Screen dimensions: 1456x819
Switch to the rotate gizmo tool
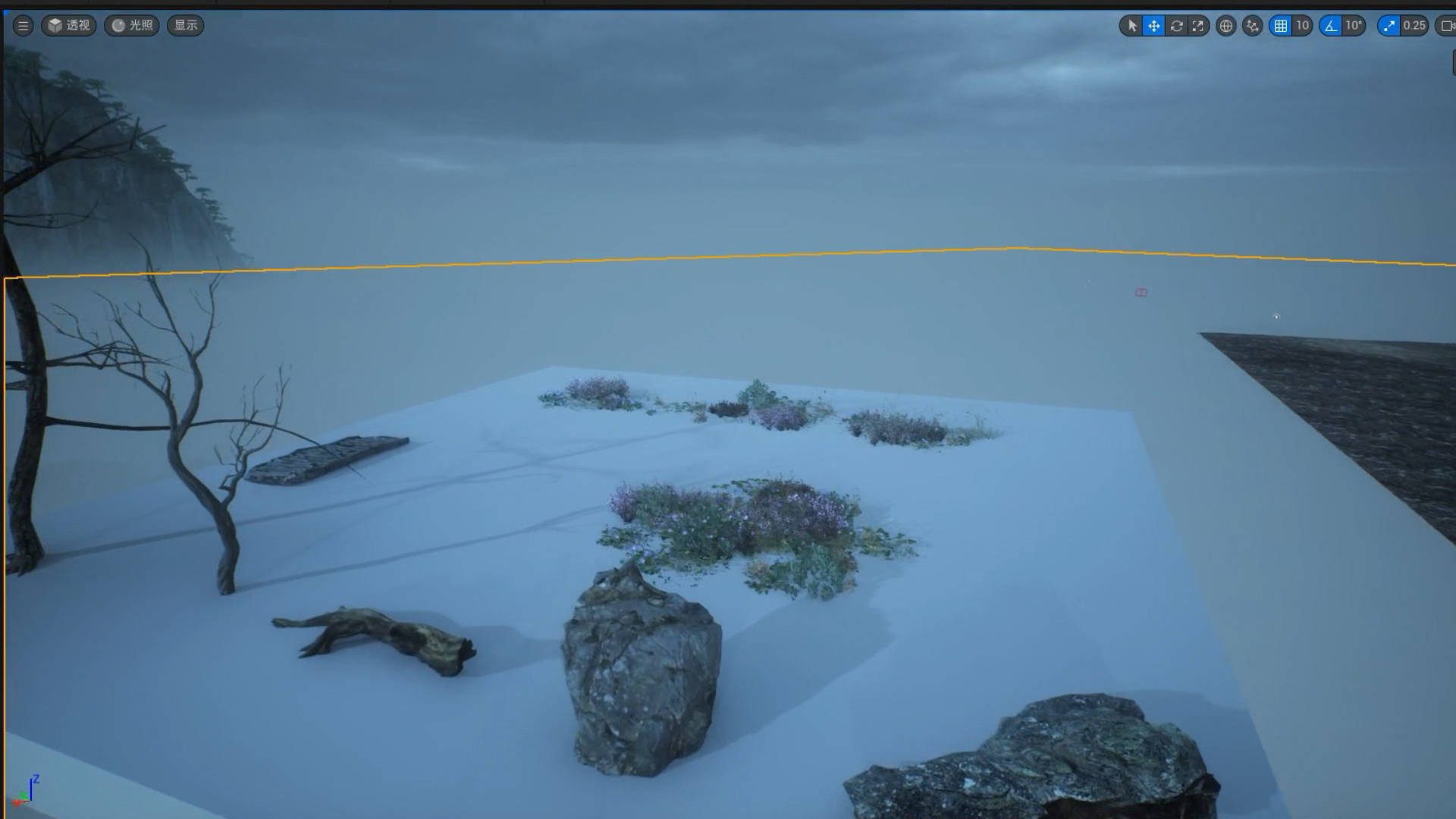point(1176,26)
